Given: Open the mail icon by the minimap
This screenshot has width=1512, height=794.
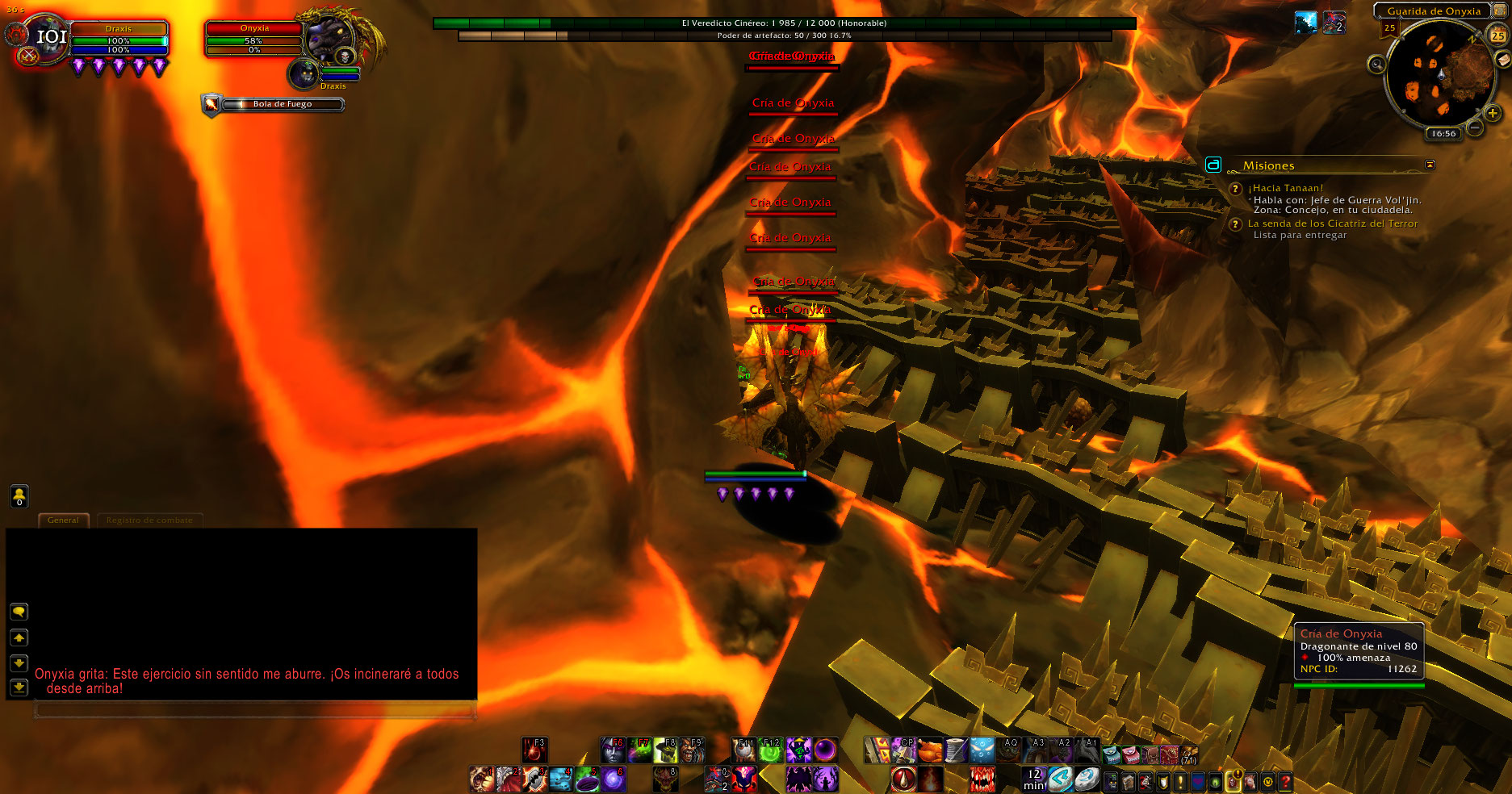Looking at the screenshot, I should [x=1503, y=61].
